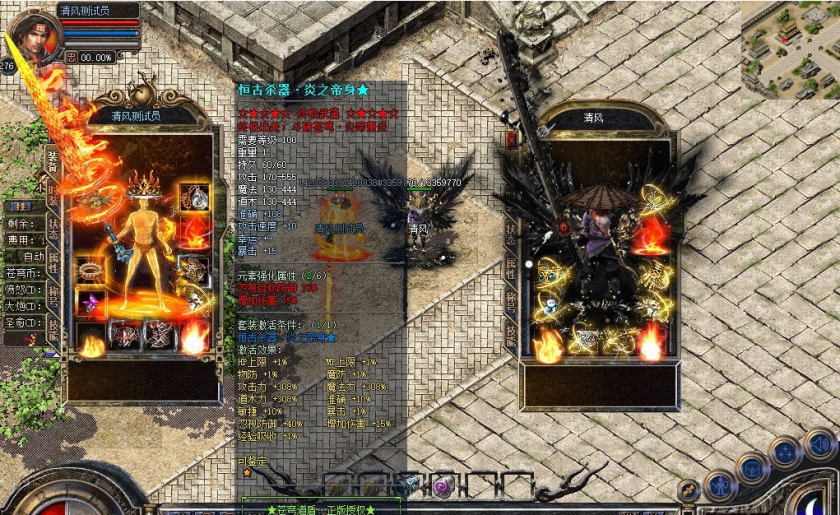
Task: Use the purple swirl hotbar item
Action: [x=438, y=486]
